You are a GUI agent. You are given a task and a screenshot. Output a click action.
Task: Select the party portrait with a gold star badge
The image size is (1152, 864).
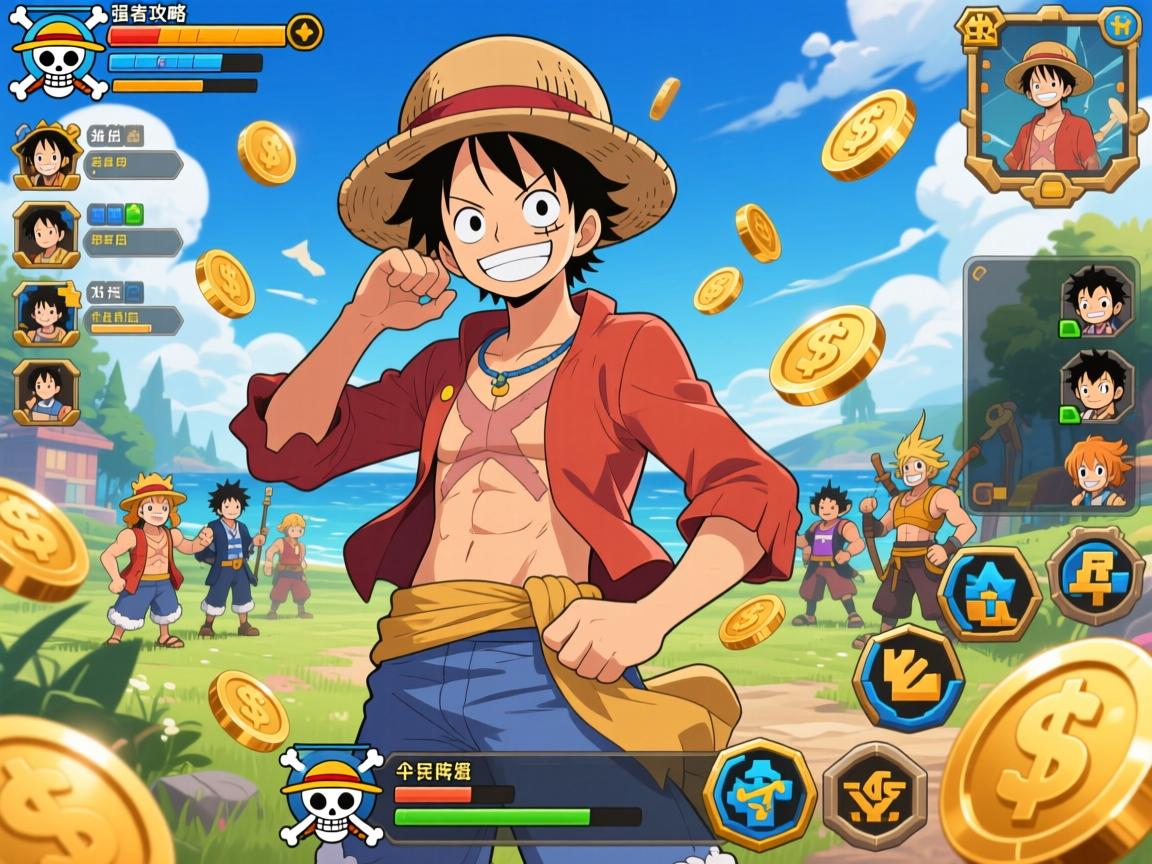(x=46, y=312)
